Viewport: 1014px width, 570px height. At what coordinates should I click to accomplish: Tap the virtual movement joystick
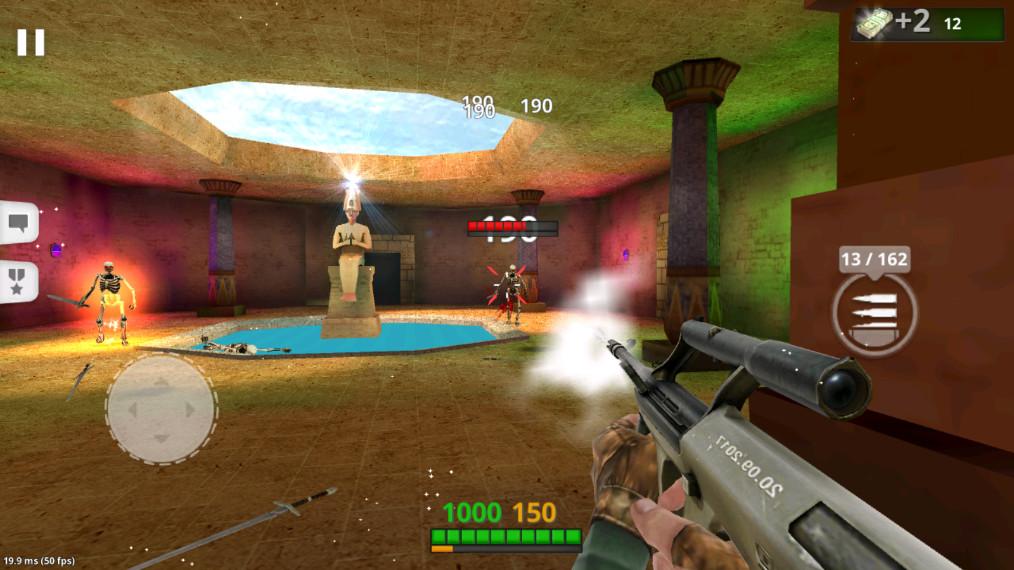(161, 408)
